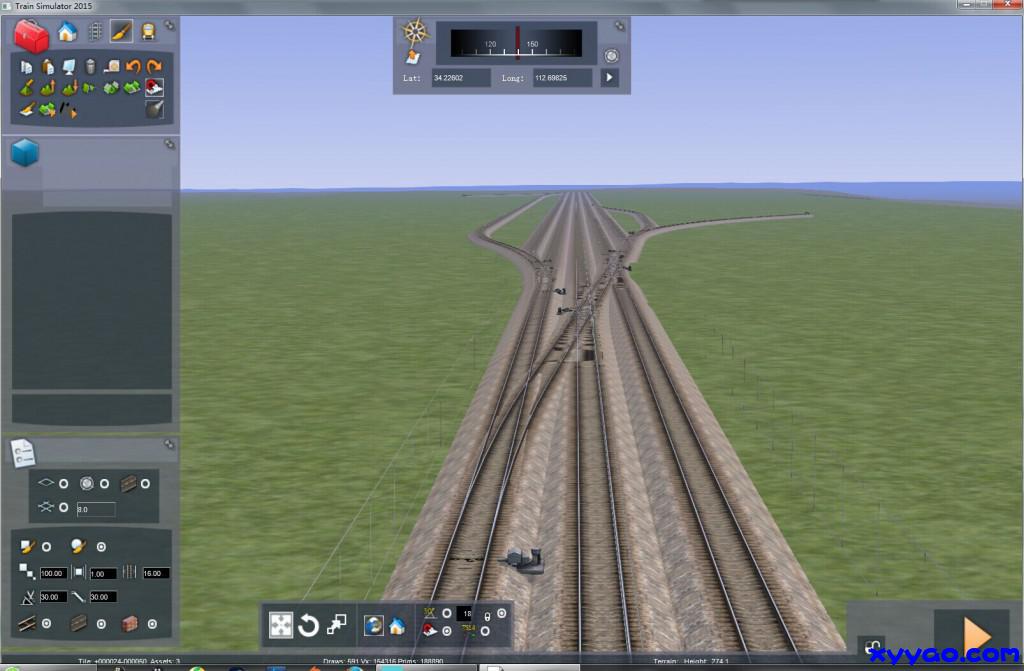Click the compass icon in the top panel

[x=415, y=32]
